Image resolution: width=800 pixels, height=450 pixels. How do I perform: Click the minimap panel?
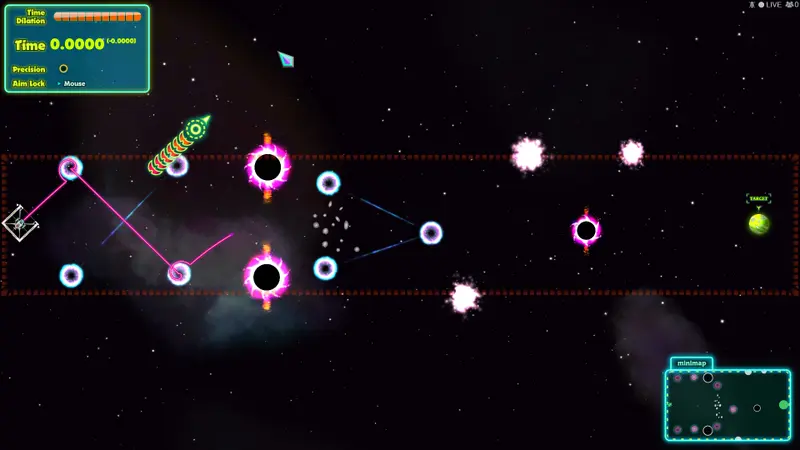coord(727,405)
